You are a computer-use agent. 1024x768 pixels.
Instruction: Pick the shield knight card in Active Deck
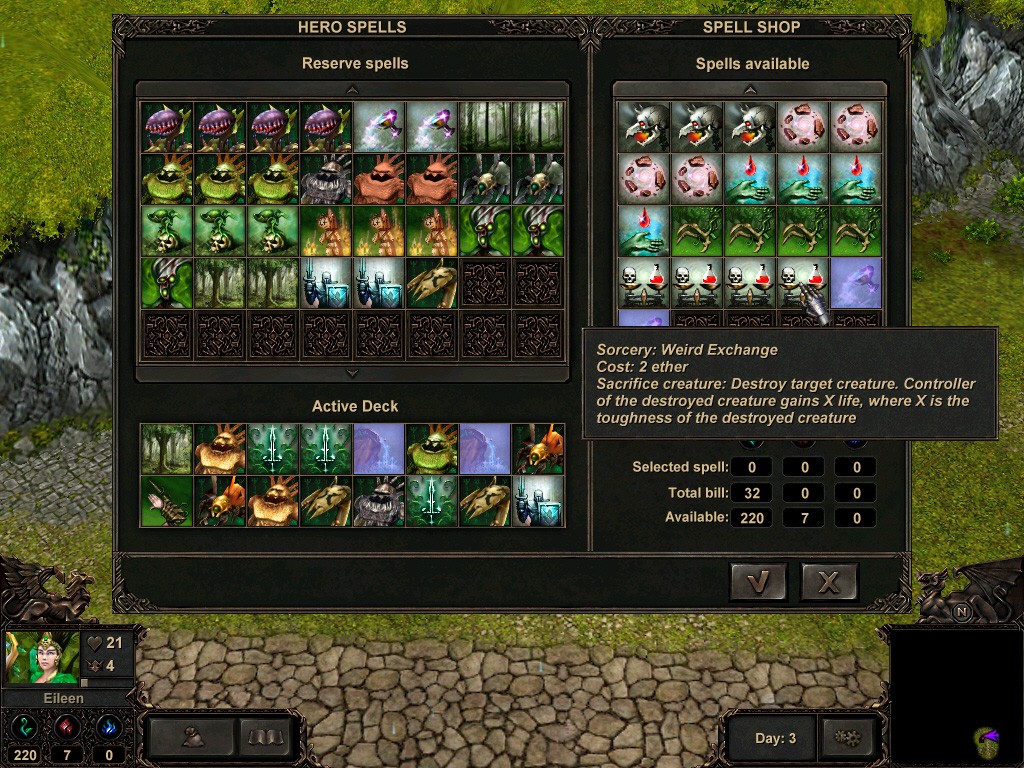click(x=539, y=501)
